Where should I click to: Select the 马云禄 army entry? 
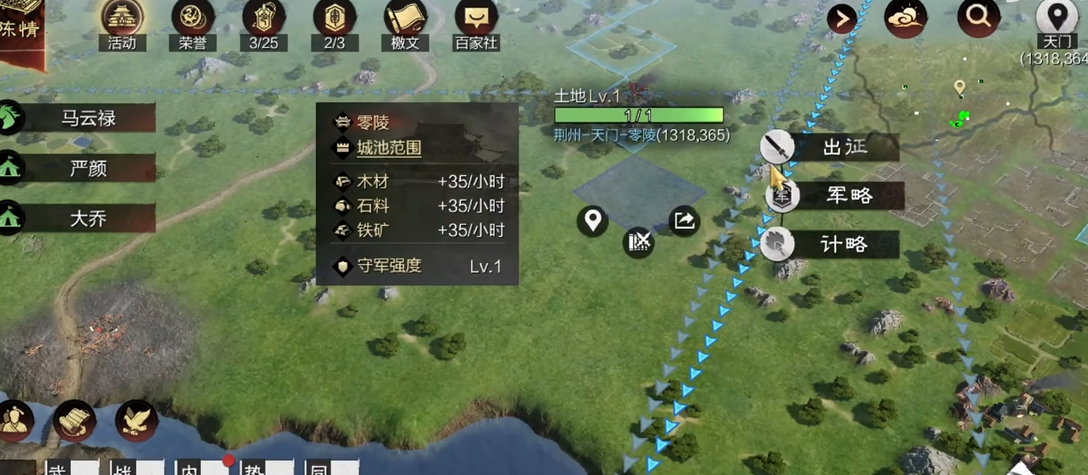(x=88, y=118)
